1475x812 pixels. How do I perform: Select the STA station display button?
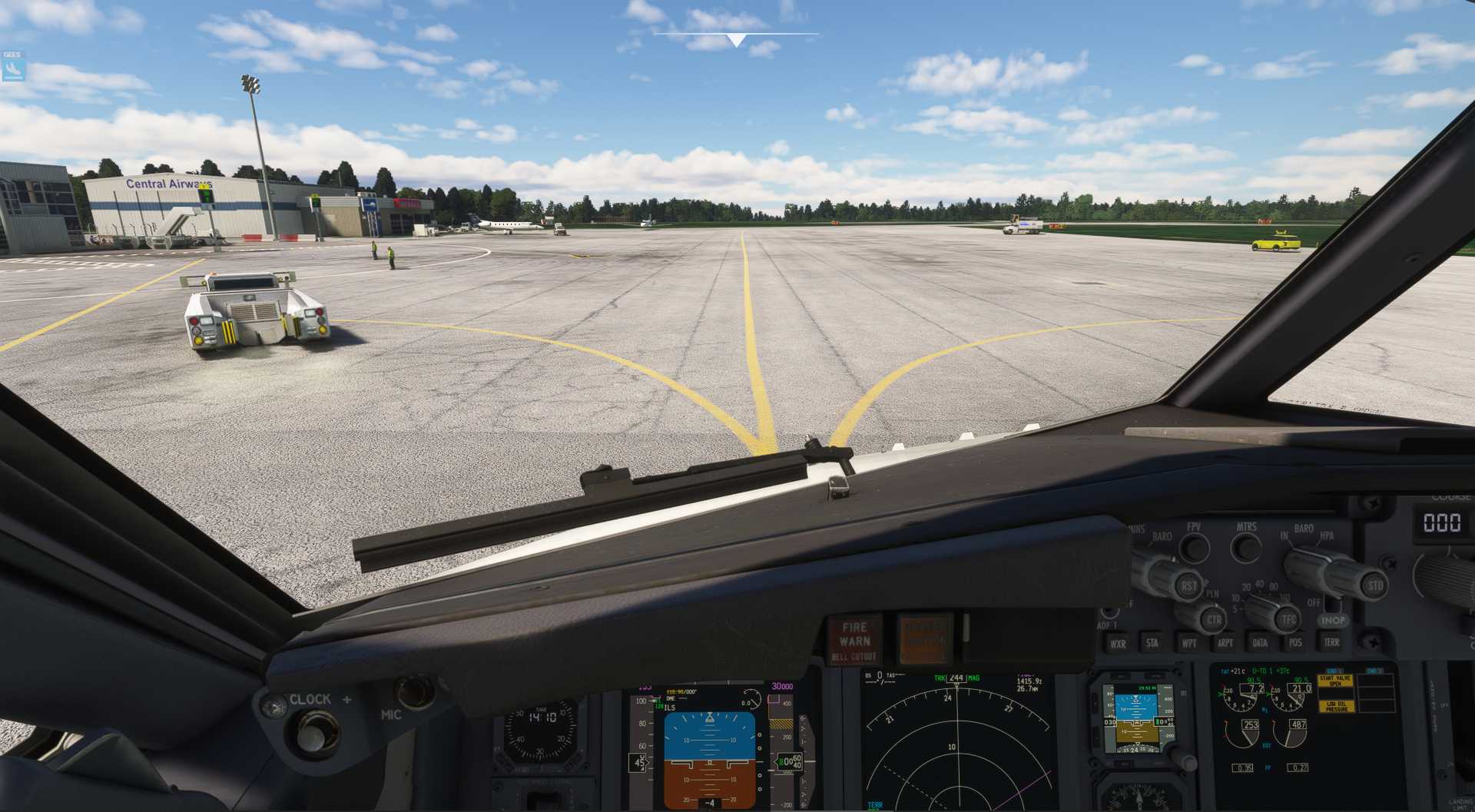point(1152,644)
